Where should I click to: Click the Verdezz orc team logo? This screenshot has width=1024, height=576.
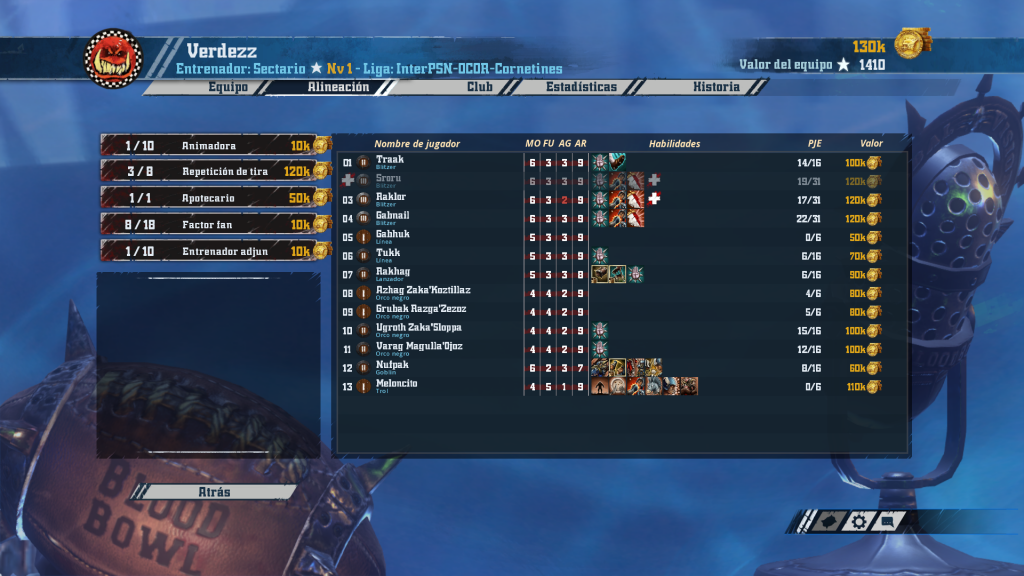pos(113,58)
